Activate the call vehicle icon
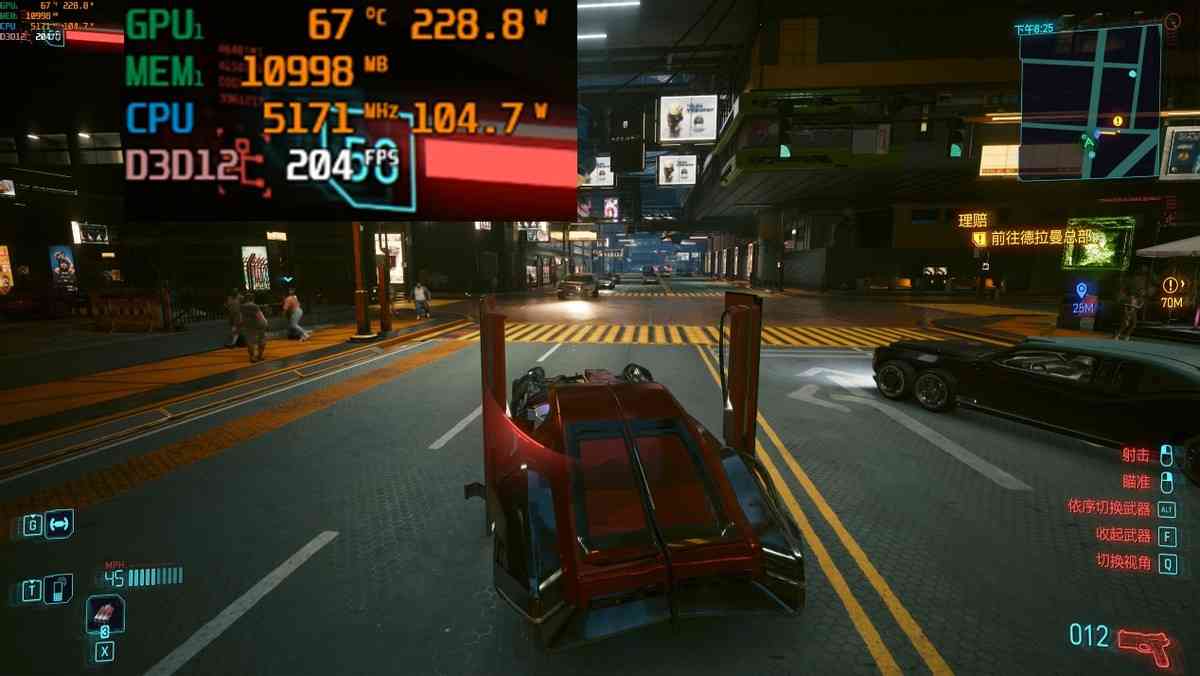 (x=58, y=524)
